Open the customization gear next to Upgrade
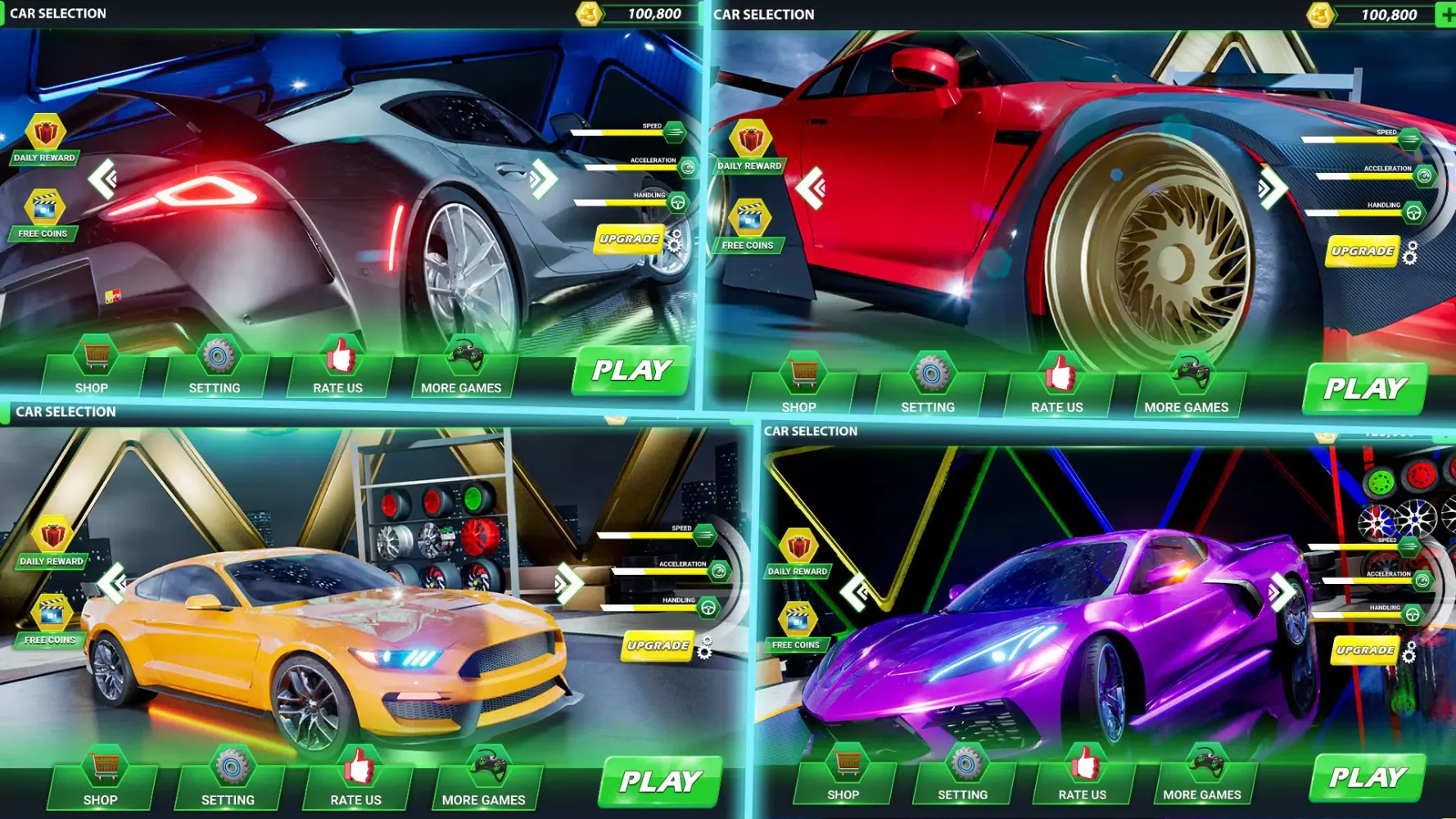Screen dimensions: 1456x819 click(676, 240)
